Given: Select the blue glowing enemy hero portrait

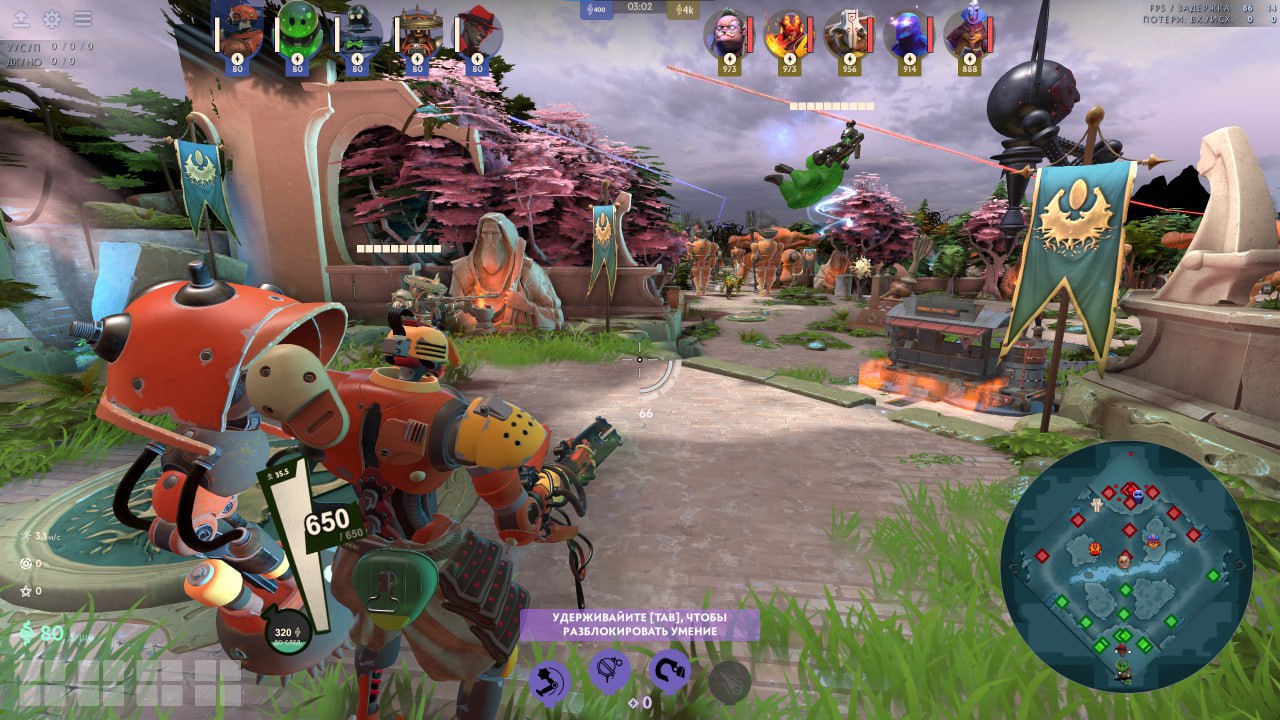Looking at the screenshot, I should (x=909, y=32).
